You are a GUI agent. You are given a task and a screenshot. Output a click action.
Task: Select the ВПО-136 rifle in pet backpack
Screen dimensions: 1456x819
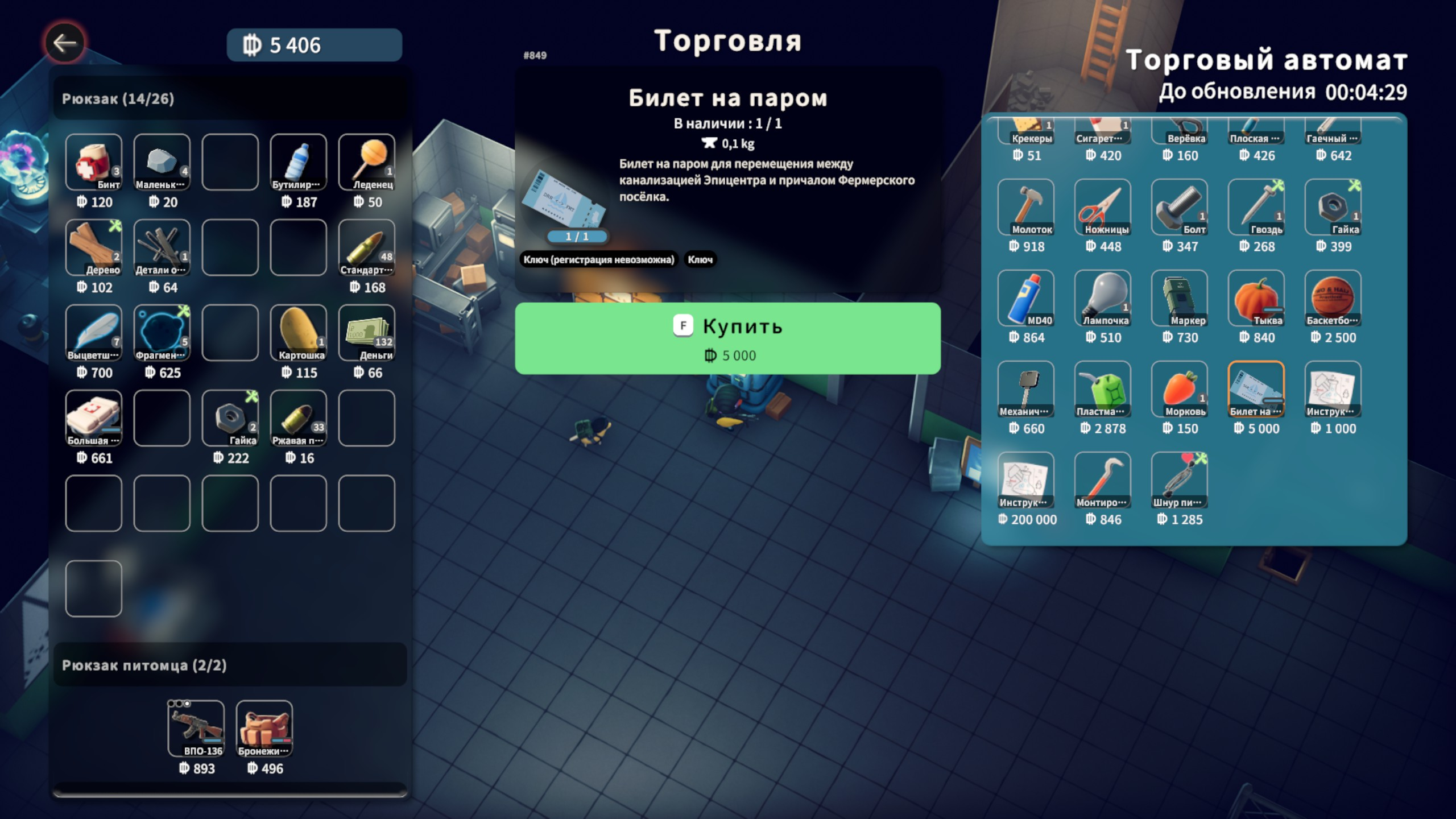point(196,729)
